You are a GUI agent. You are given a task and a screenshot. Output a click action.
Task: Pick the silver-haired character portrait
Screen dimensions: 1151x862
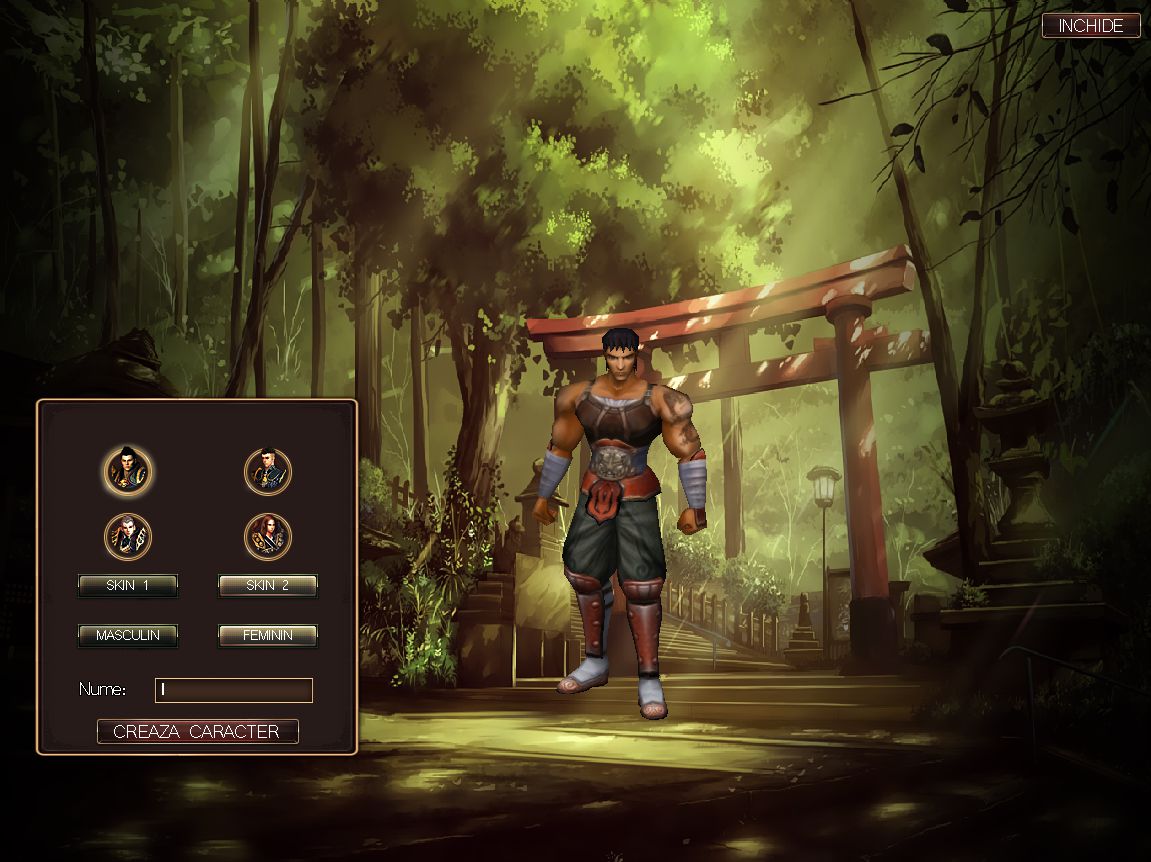[x=128, y=537]
